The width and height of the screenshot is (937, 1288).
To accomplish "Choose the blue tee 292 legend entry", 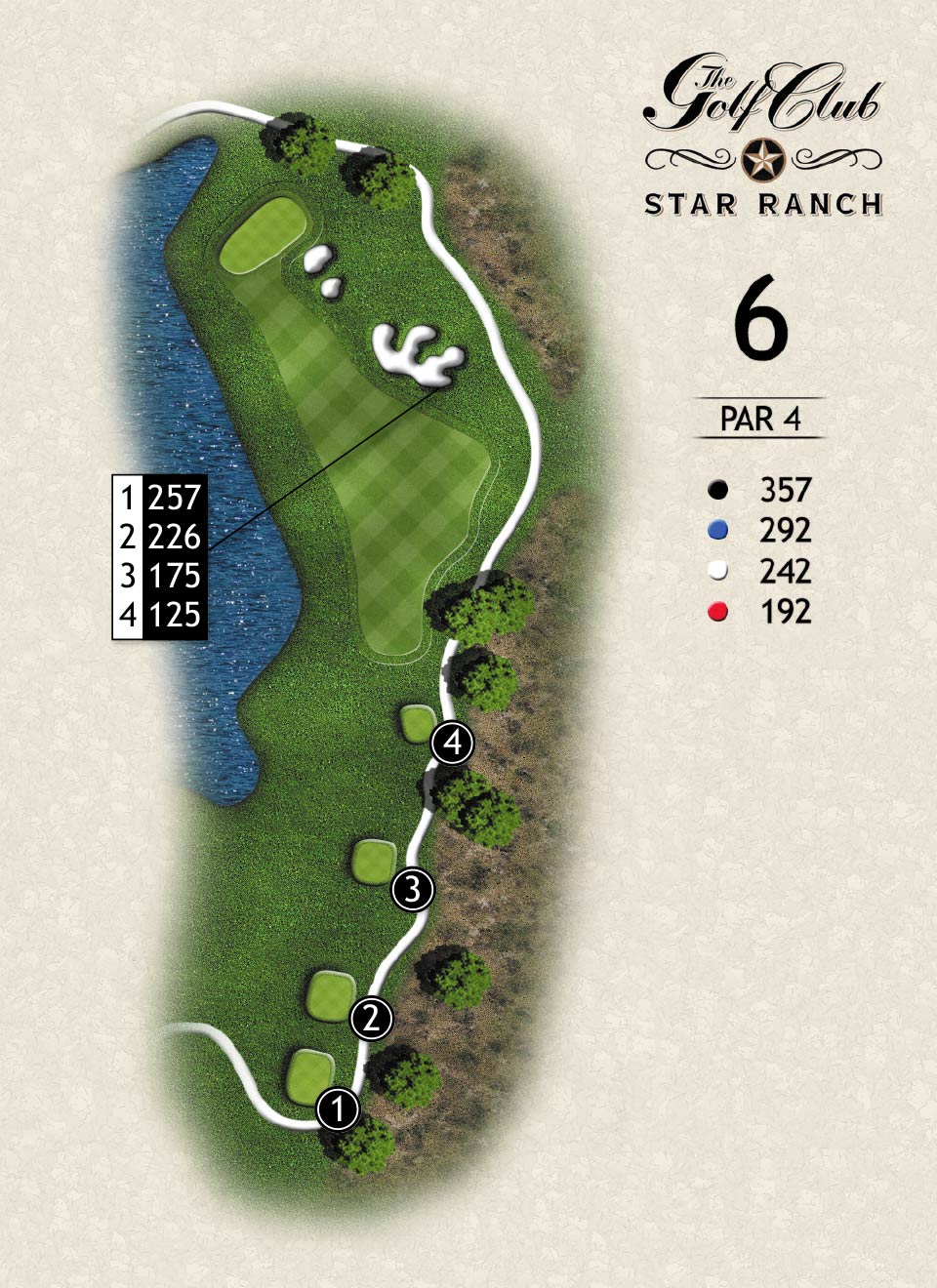I will [761, 531].
